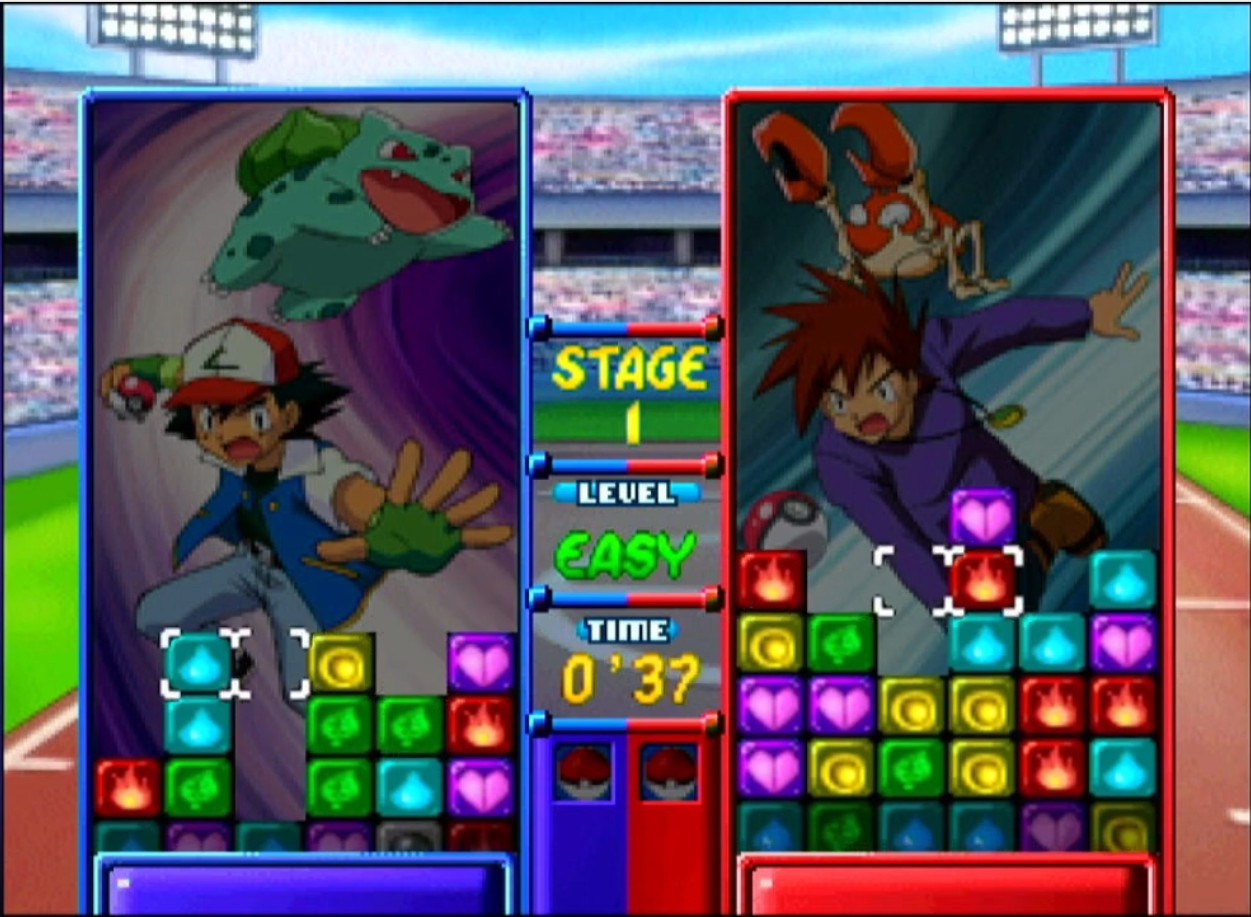Screen dimensions: 1251x917
Task: Pick Ash's fire tile left of a leaf tile
Action: coord(128,787)
